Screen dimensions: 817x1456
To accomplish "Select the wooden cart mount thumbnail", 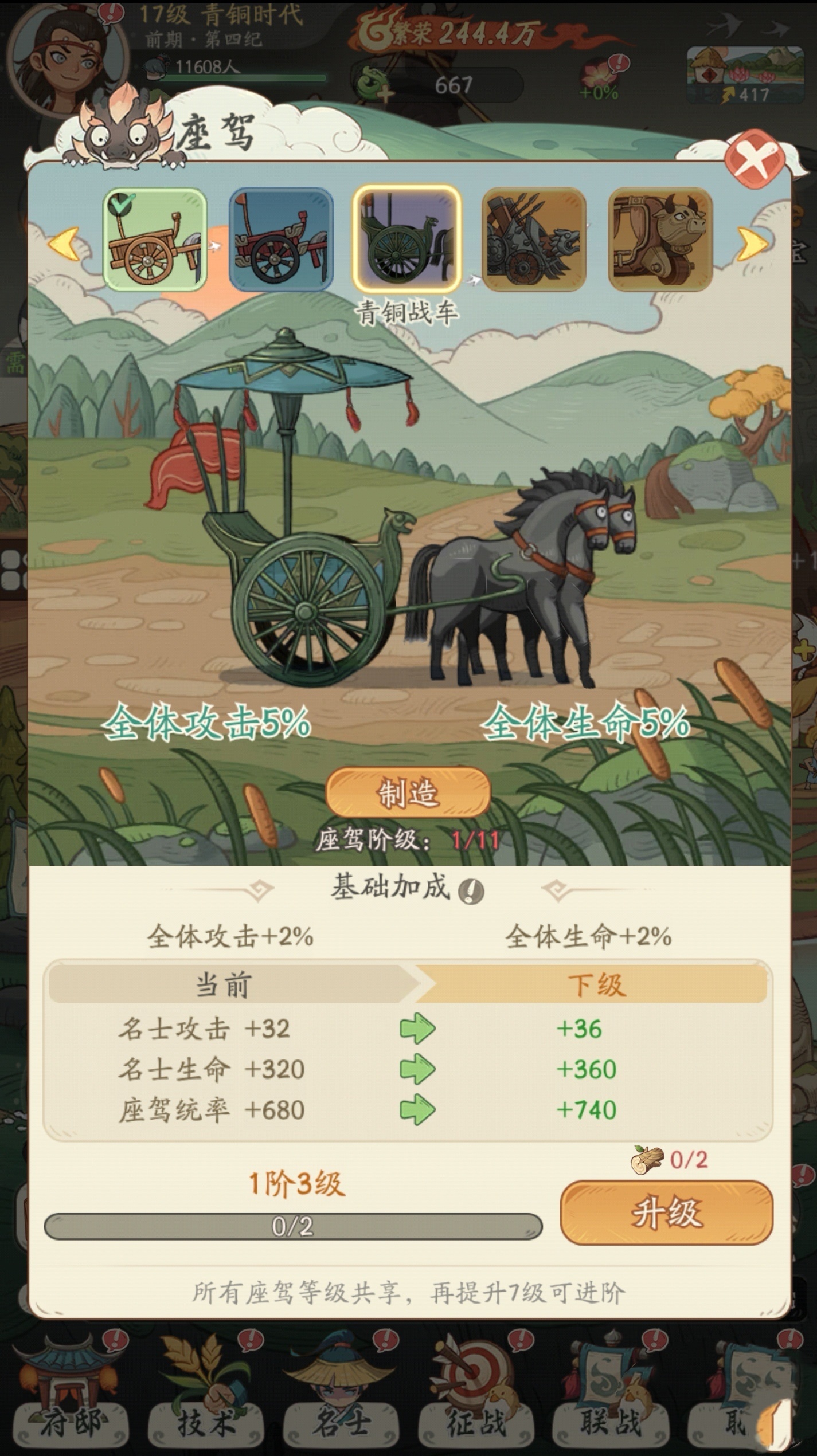I will pyautogui.click(x=155, y=240).
